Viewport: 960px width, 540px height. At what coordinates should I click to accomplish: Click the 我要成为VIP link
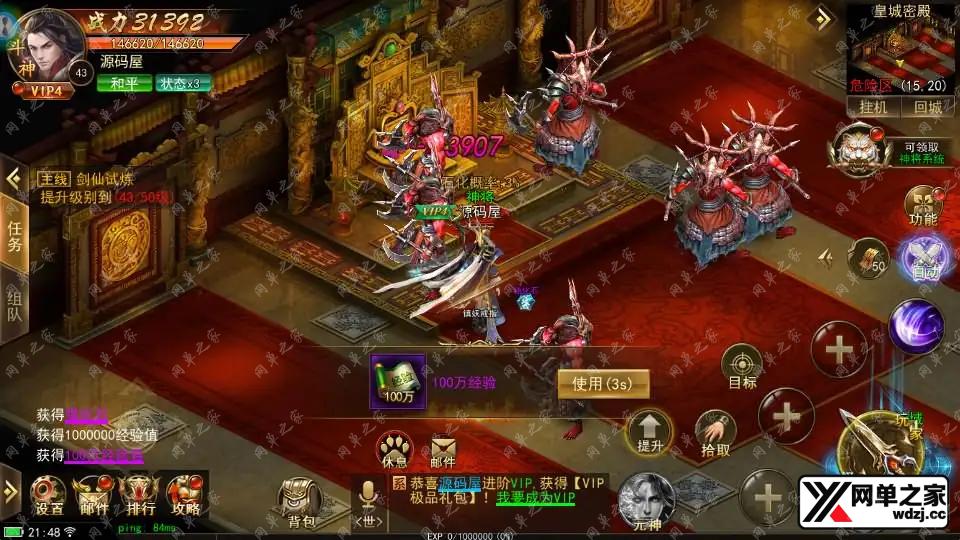[538, 497]
